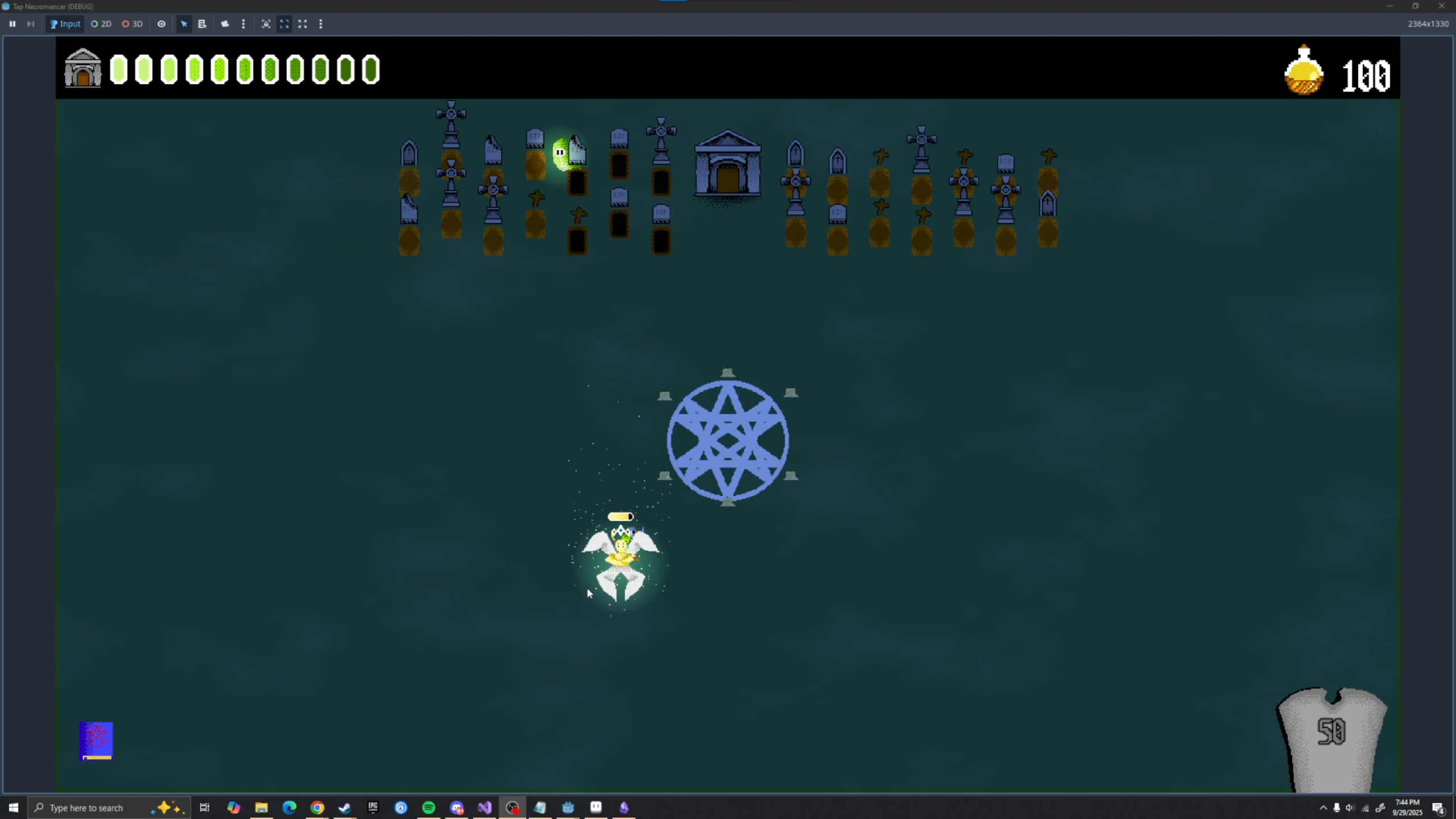The image size is (1456, 819).
Task: Click the tombstone marked 50
Action: pos(1333,734)
